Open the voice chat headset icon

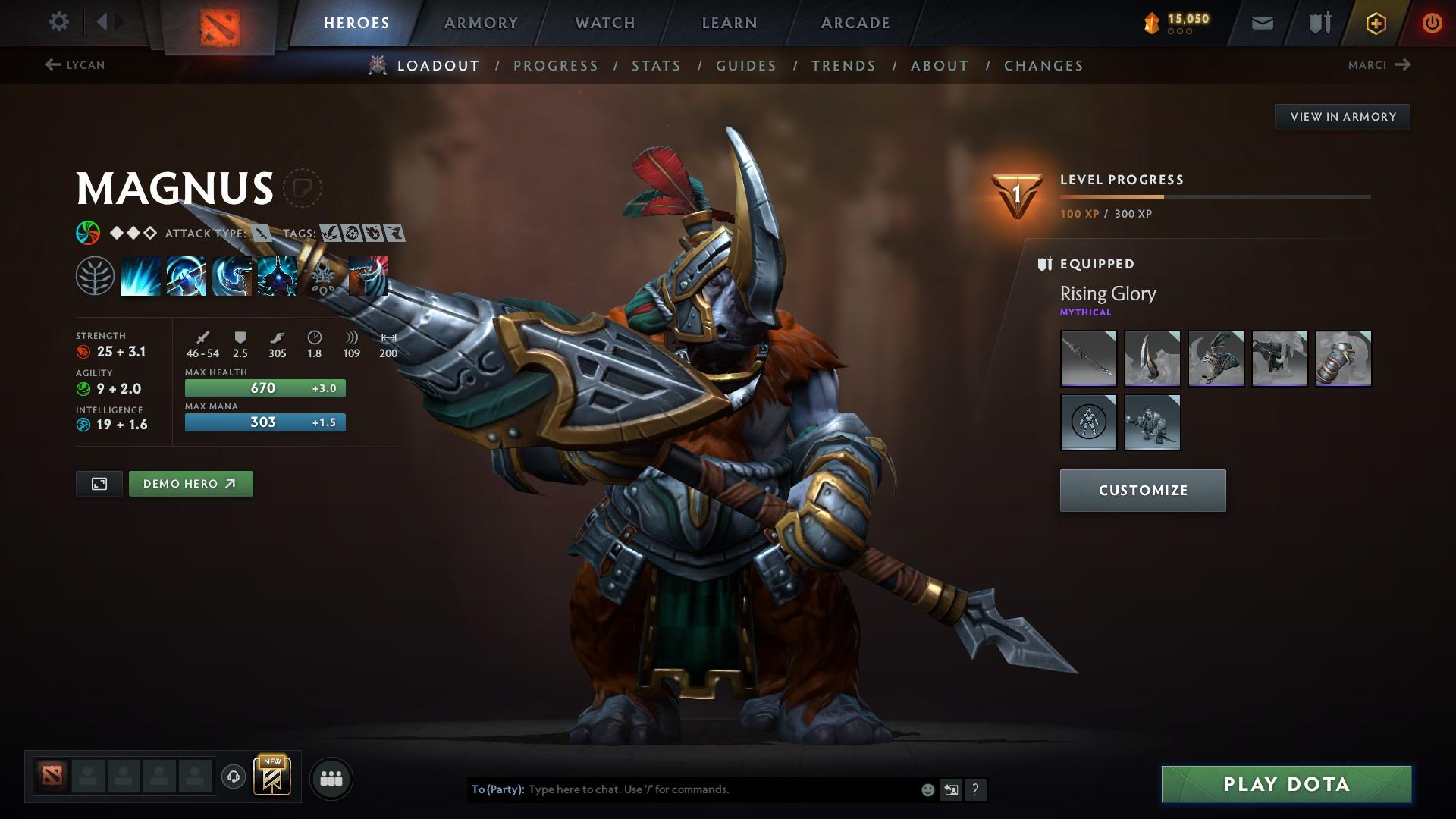tap(233, 777)
